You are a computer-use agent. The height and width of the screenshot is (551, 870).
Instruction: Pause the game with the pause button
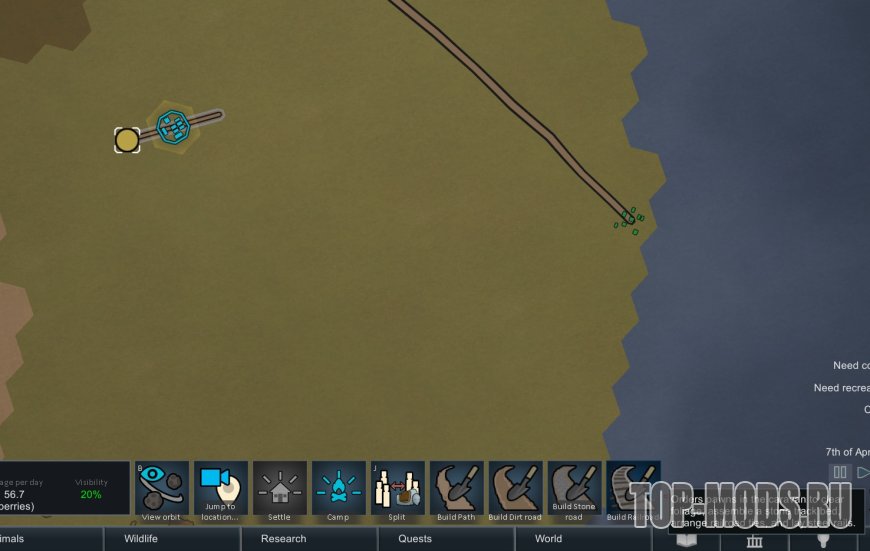(840, 472)
